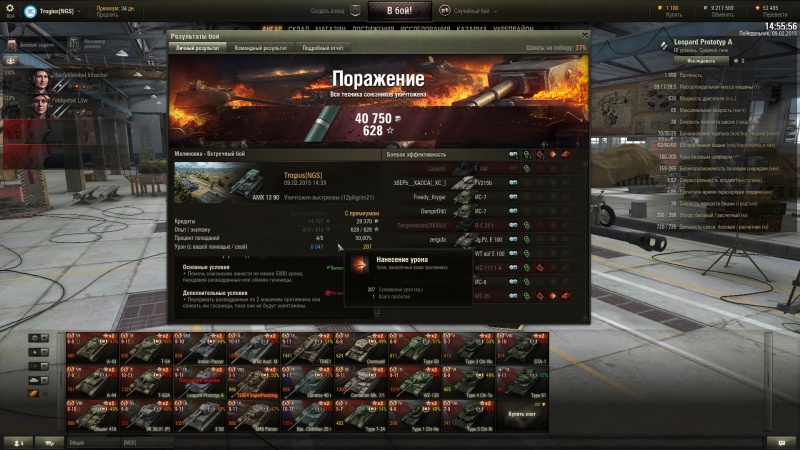800x450 pixels.
Task: Open the "Подробный отчёт" tab
Action: 323,47
